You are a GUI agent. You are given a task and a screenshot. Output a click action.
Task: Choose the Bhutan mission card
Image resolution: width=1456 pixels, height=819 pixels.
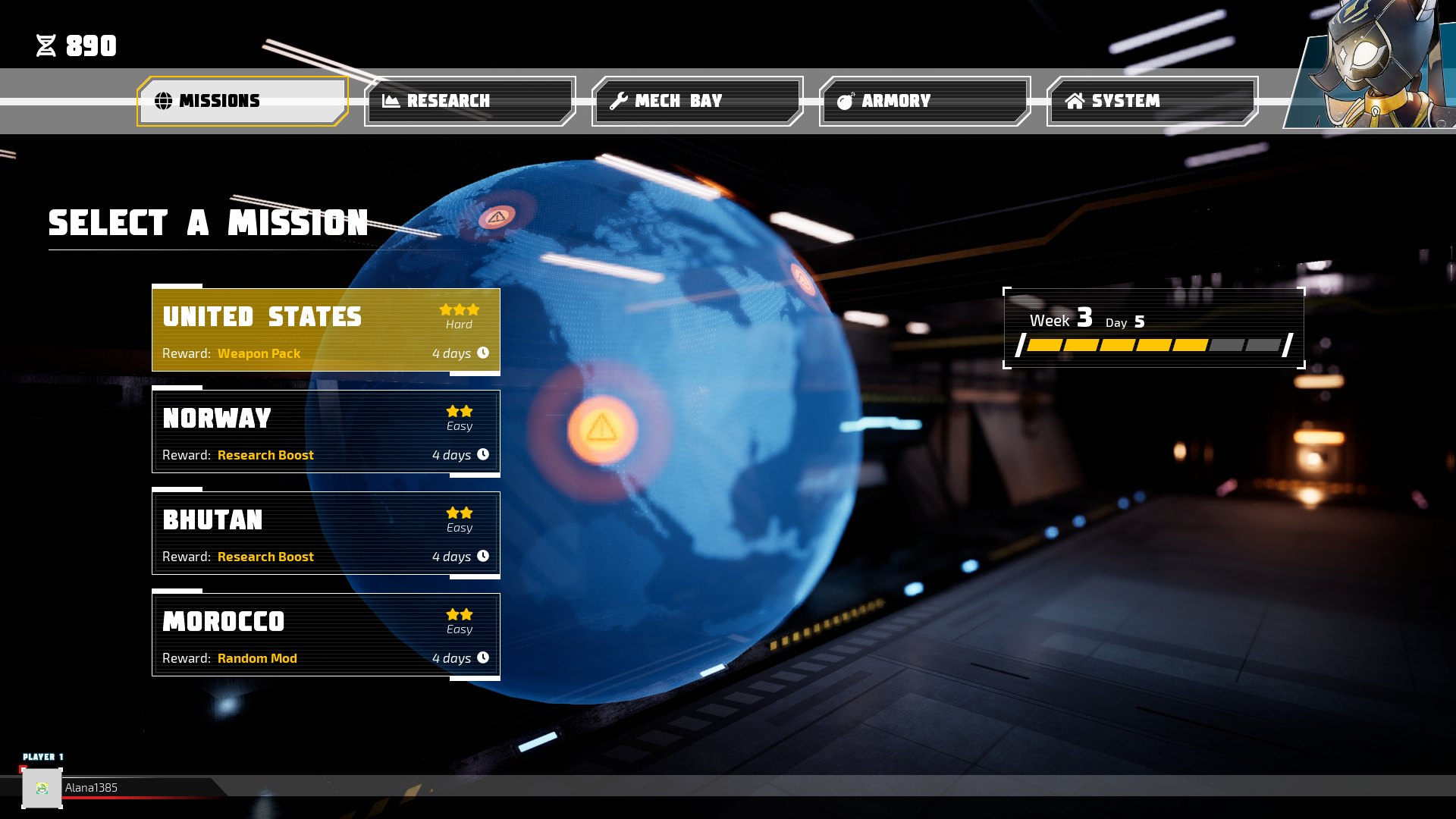tap(326, 533)
